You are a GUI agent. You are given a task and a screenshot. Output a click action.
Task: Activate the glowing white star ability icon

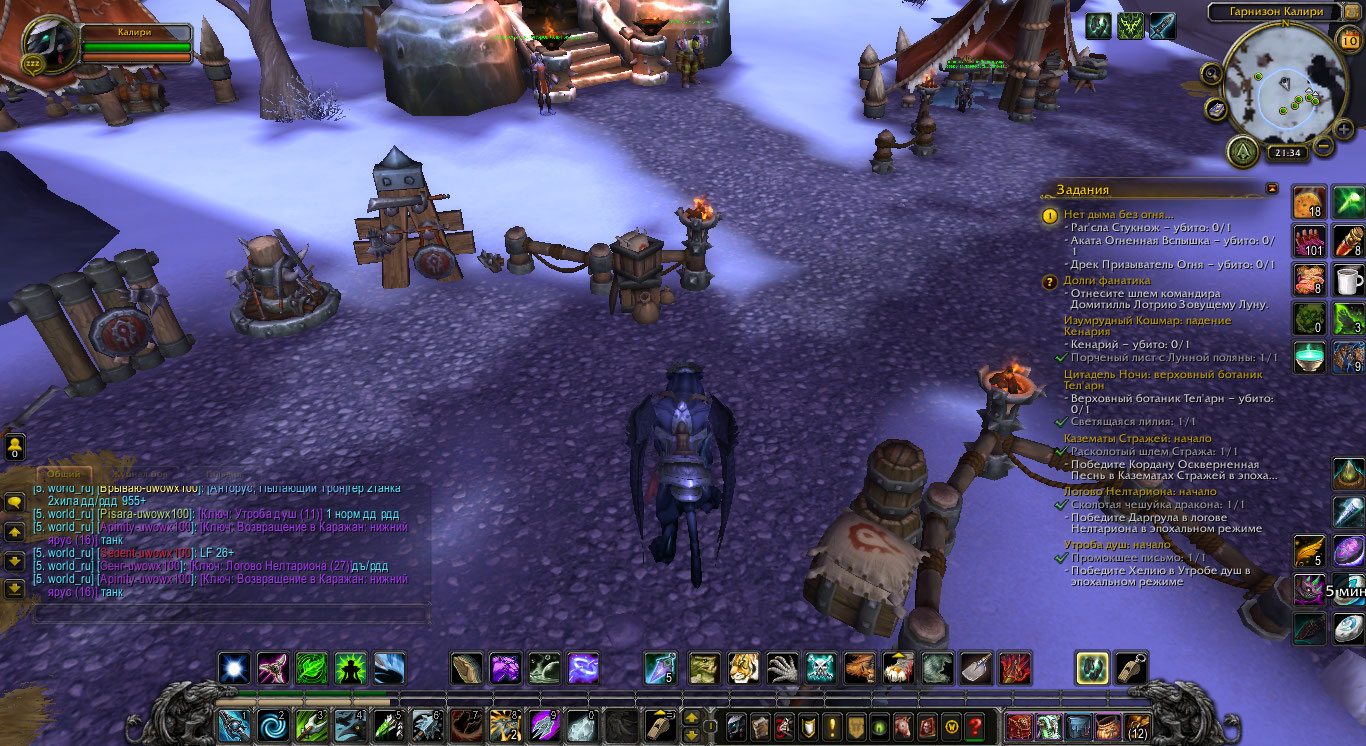pos(235,667)
